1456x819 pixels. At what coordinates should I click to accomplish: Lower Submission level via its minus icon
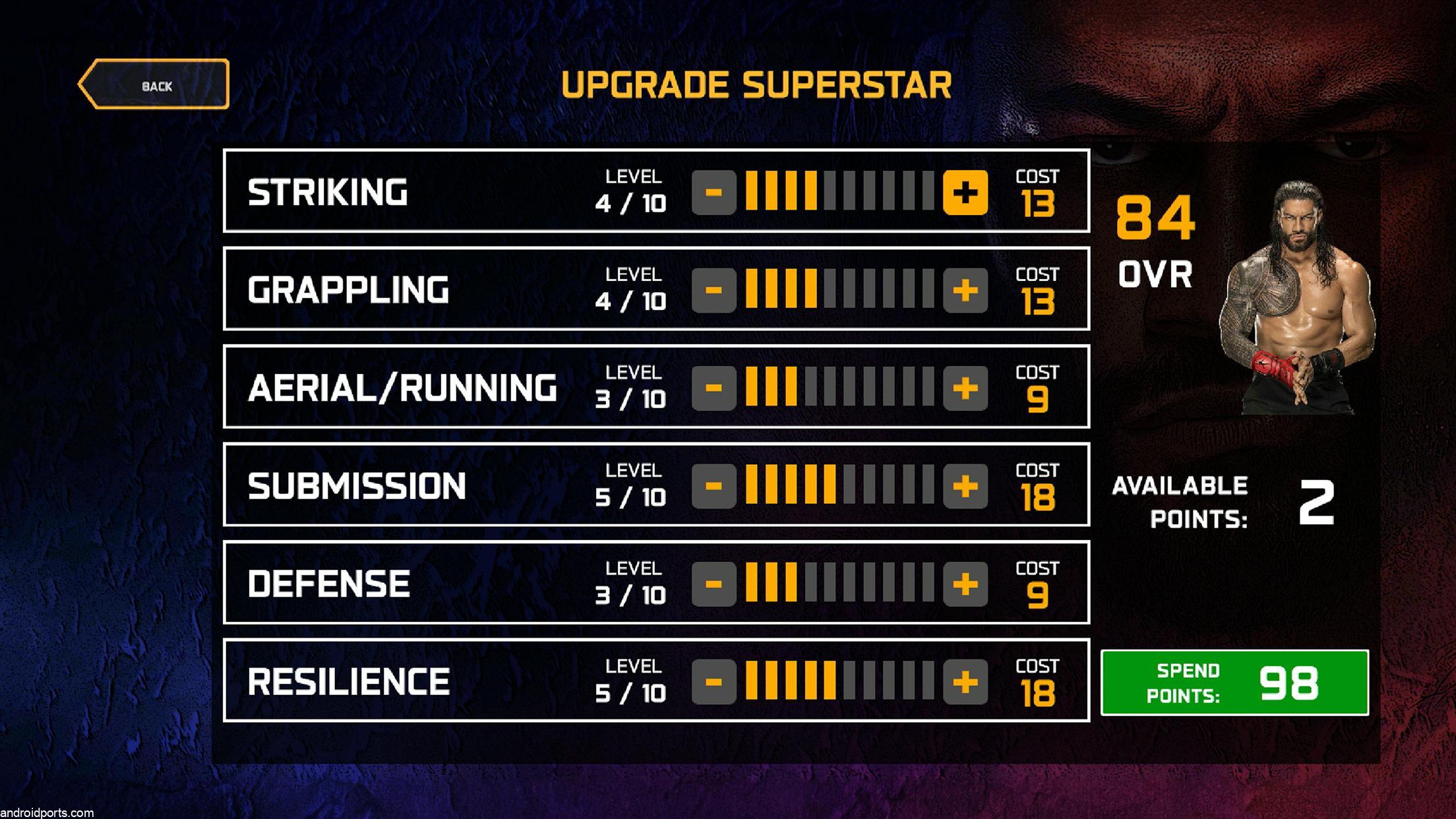pos(715,487)
